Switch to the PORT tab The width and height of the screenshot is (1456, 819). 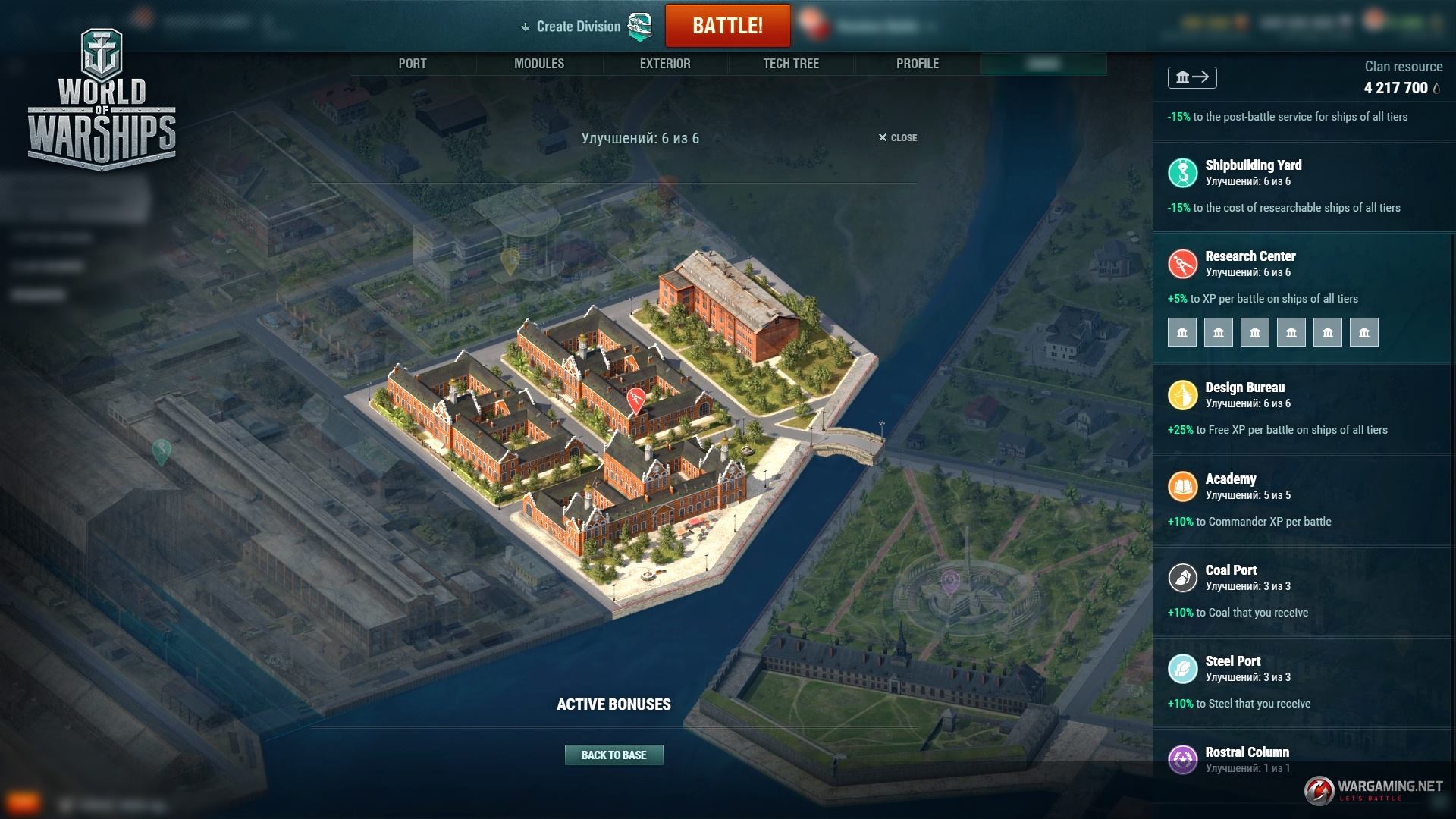click(x=413, y=64)
